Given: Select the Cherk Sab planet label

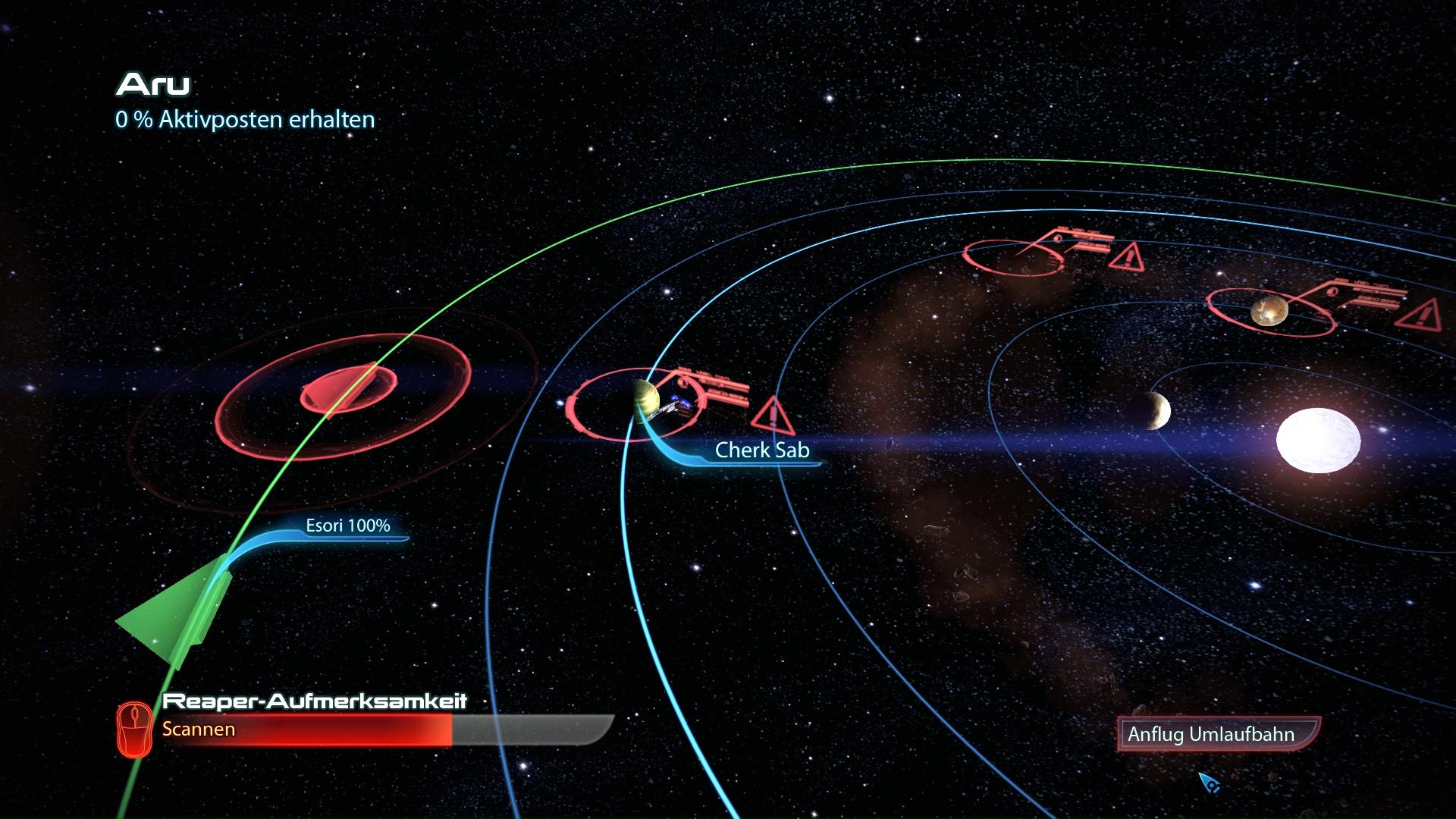Looking at the screenshot, I should pyautogui.click(x=762, y=450).
